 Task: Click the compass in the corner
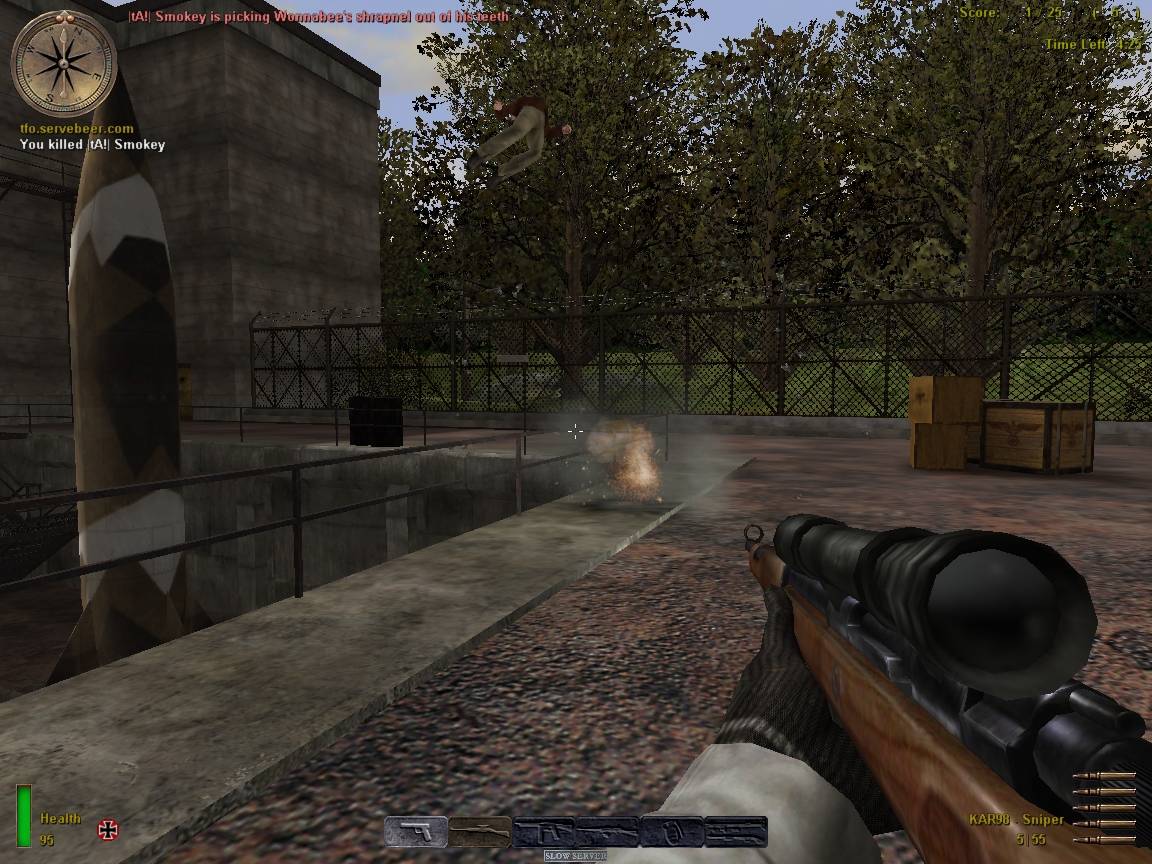[63, 62]
